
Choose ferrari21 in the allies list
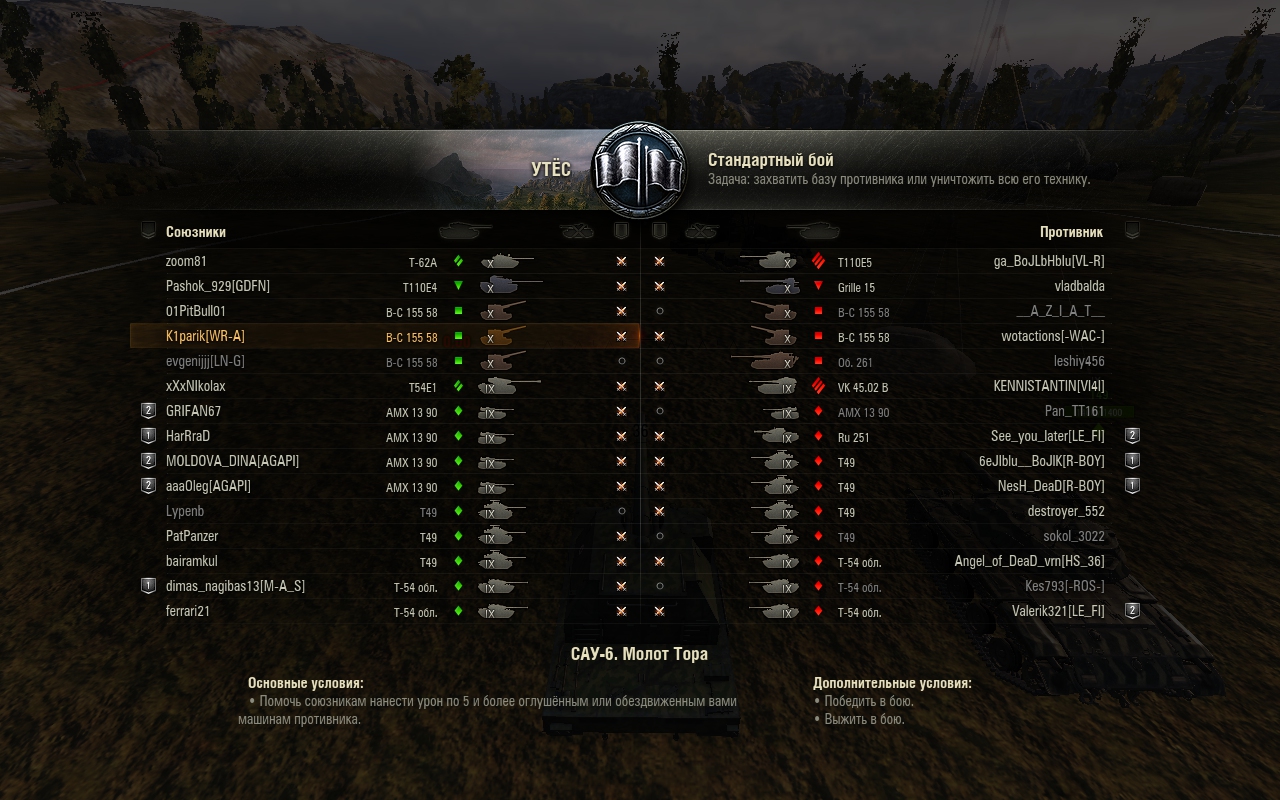coord(188,611)
